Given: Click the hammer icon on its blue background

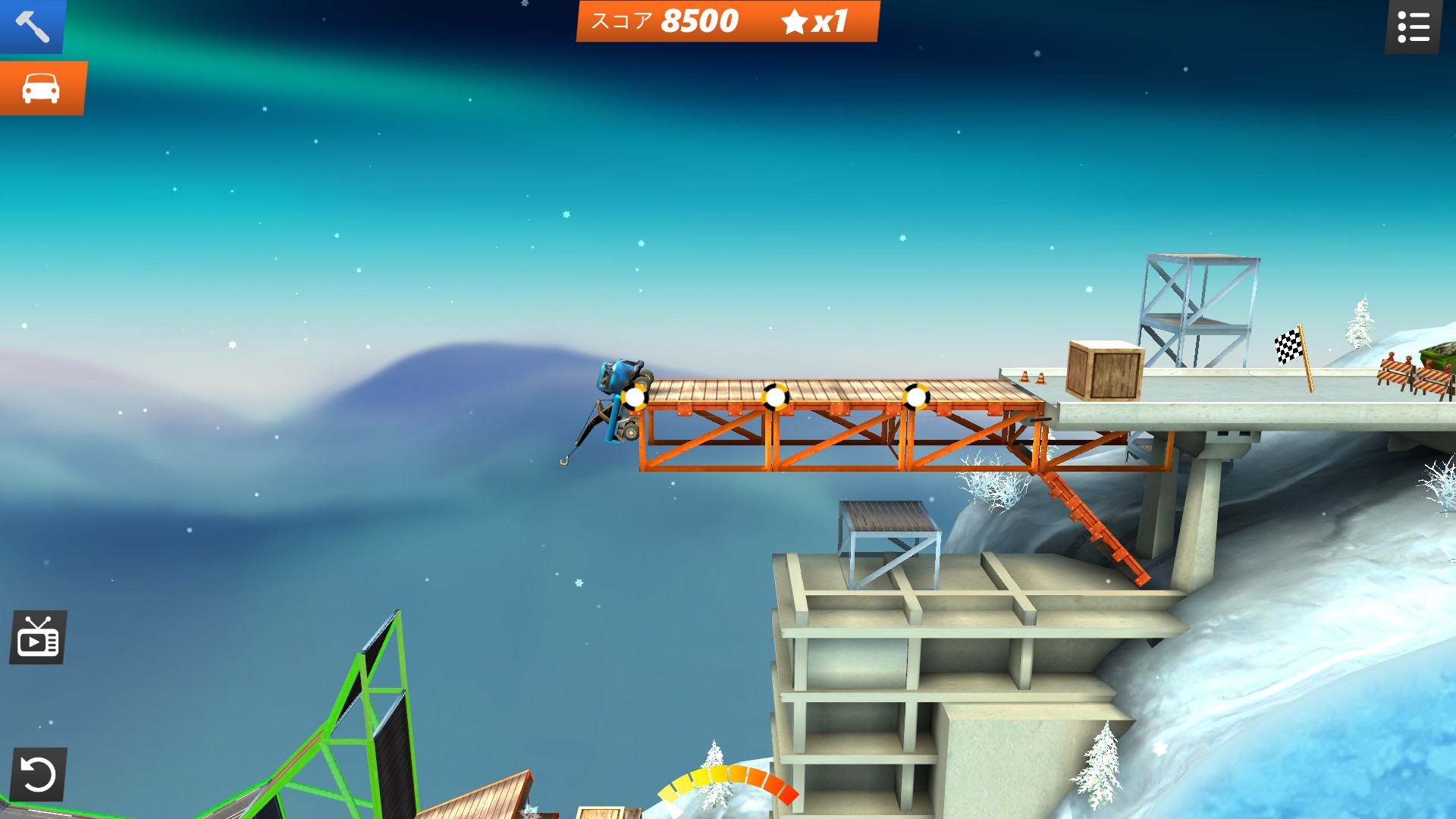Looking at the screenshot, I should 32,27.
